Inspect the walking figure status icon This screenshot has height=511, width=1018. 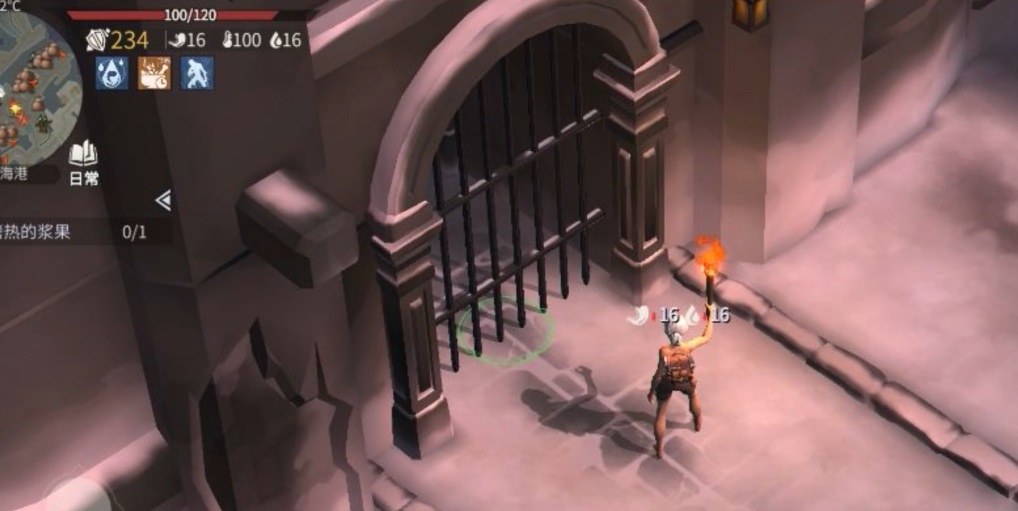197,73
